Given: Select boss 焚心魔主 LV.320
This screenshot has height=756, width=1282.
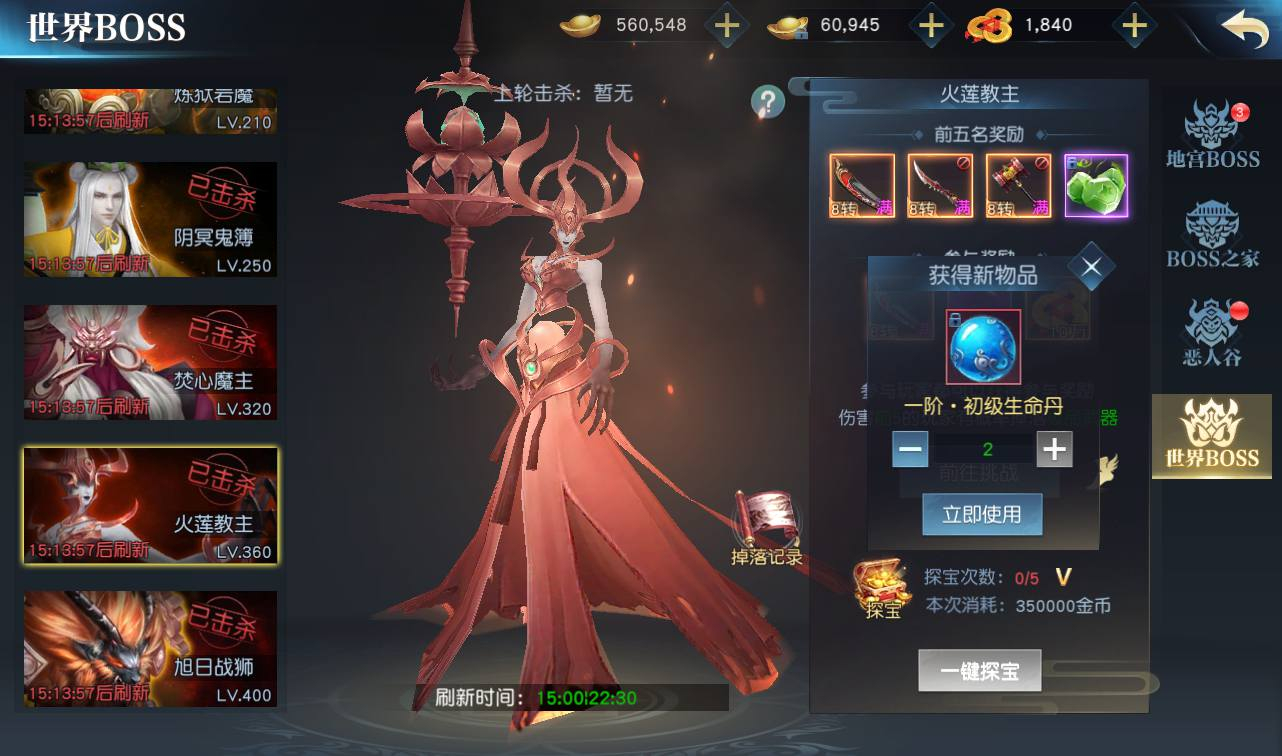Looking at the screenshot, I should [150, 363].
